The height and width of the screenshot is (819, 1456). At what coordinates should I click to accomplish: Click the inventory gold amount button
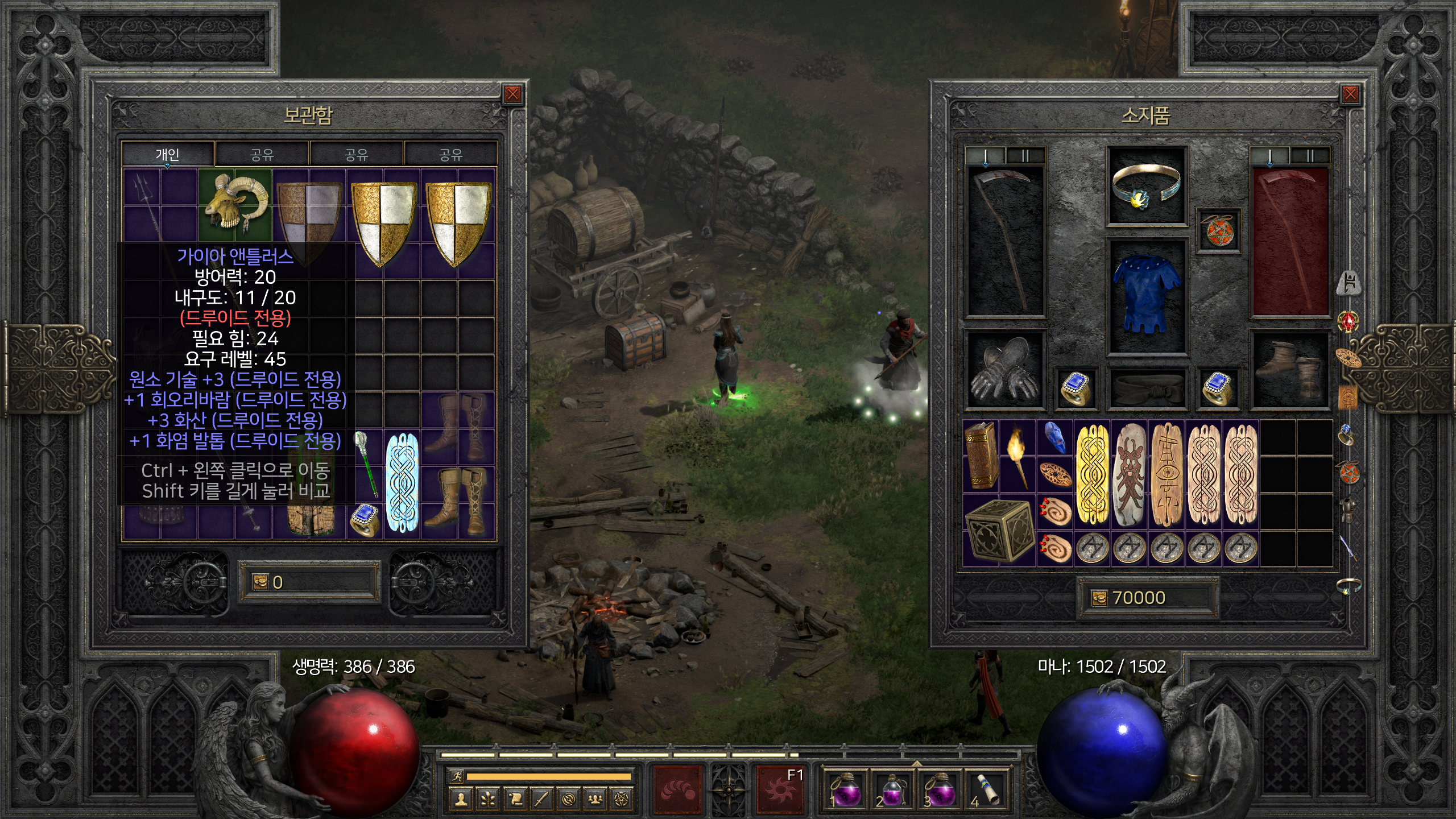pos(1100,598)
